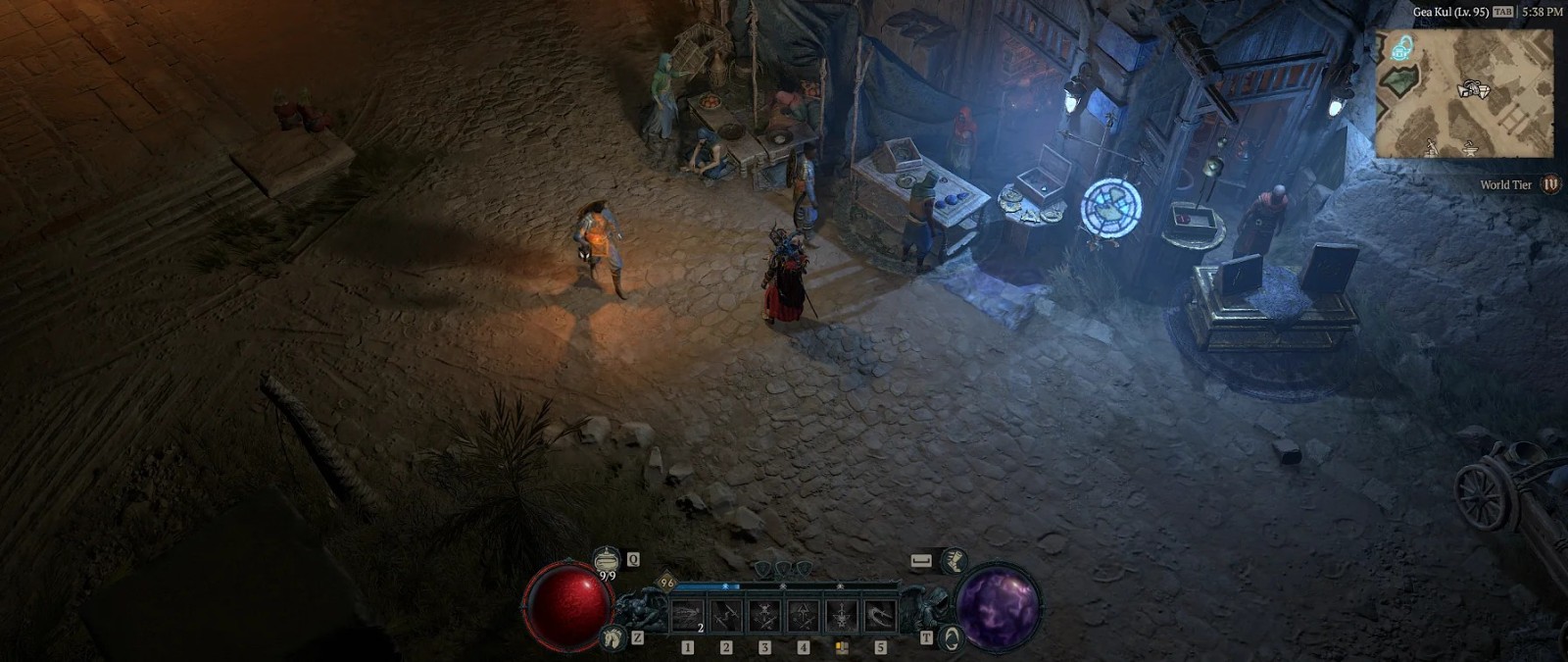Click the level 96 experience badge
Viewport: 1568px width, 662px height.
coord(667,583)
